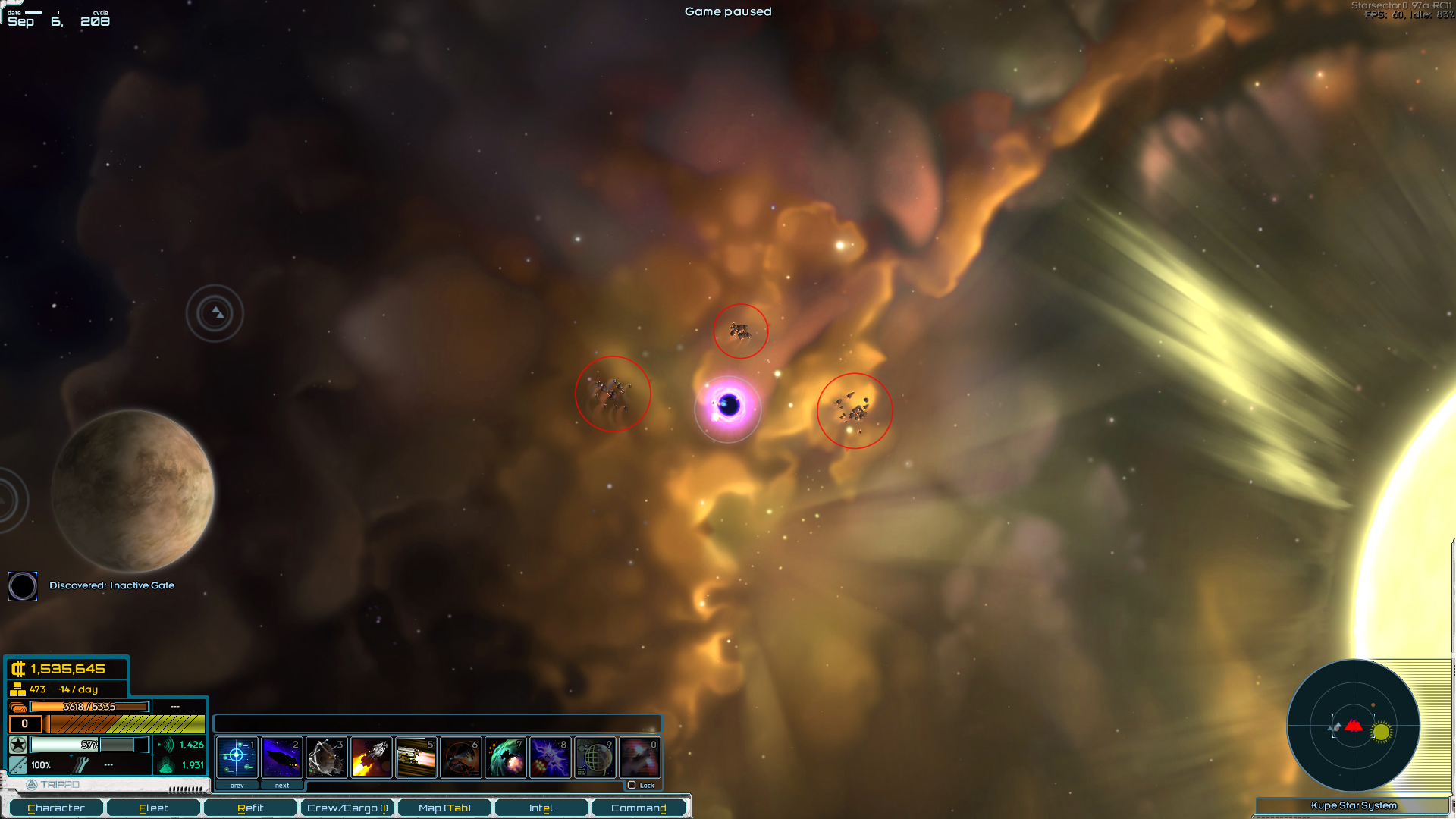Switch to the previous ability bar
The width and height of the screenshot is (1456, 819).
(237, 786)
